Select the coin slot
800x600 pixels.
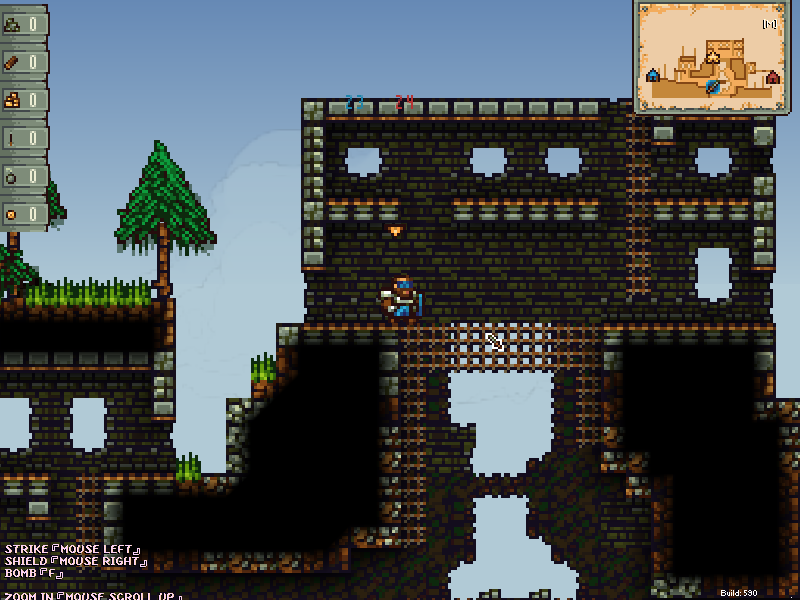pos(24,213)
